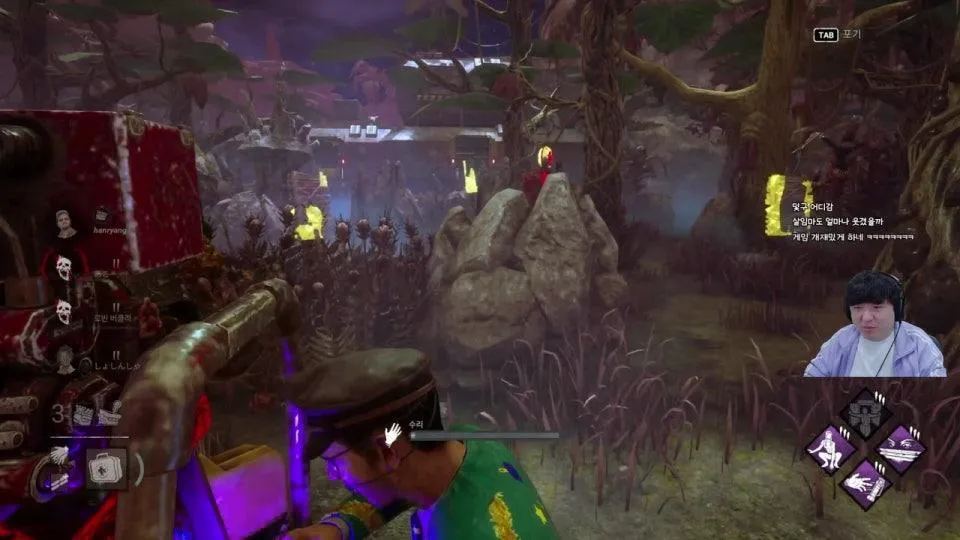This screenshot has height=540, width=960.
Task: Select the しょしんしゃ survivor portrait
Action: (x=66, y=359)
